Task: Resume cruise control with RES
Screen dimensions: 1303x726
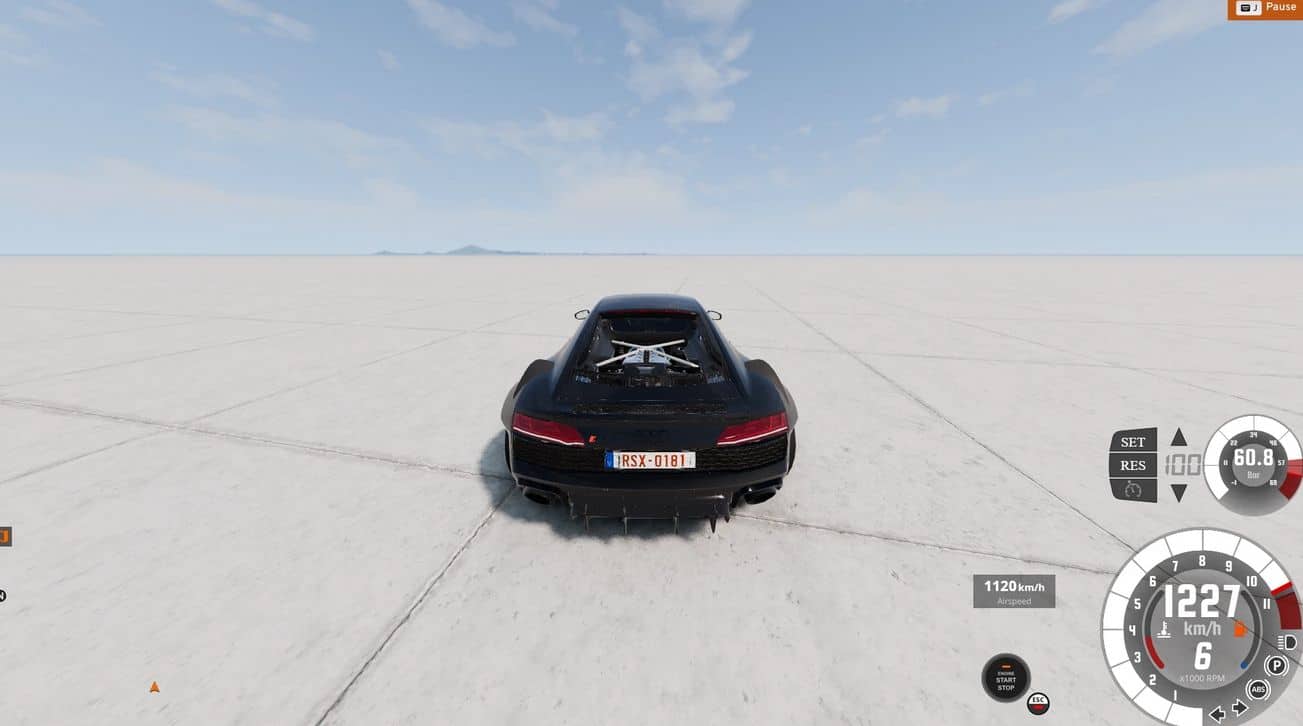Action: coord(1133,465)
